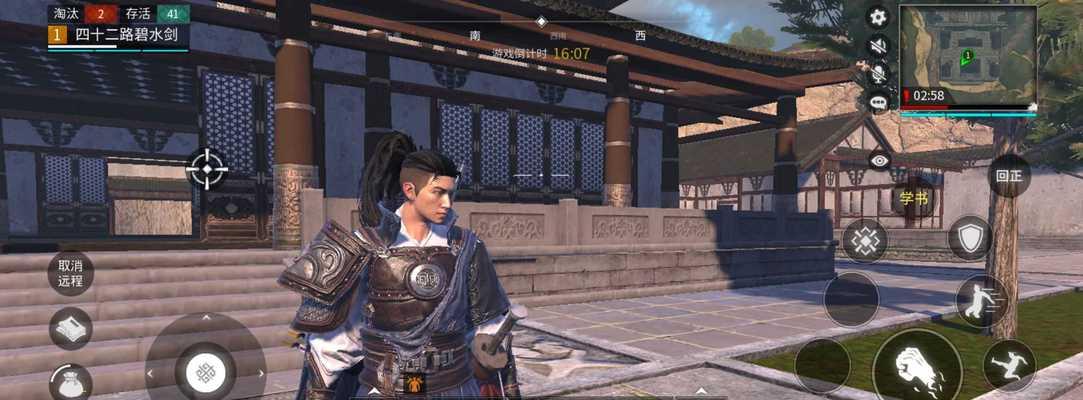1083x400 pixels.
Task: Tap the crosshair aim button
Action: [207, 168]
